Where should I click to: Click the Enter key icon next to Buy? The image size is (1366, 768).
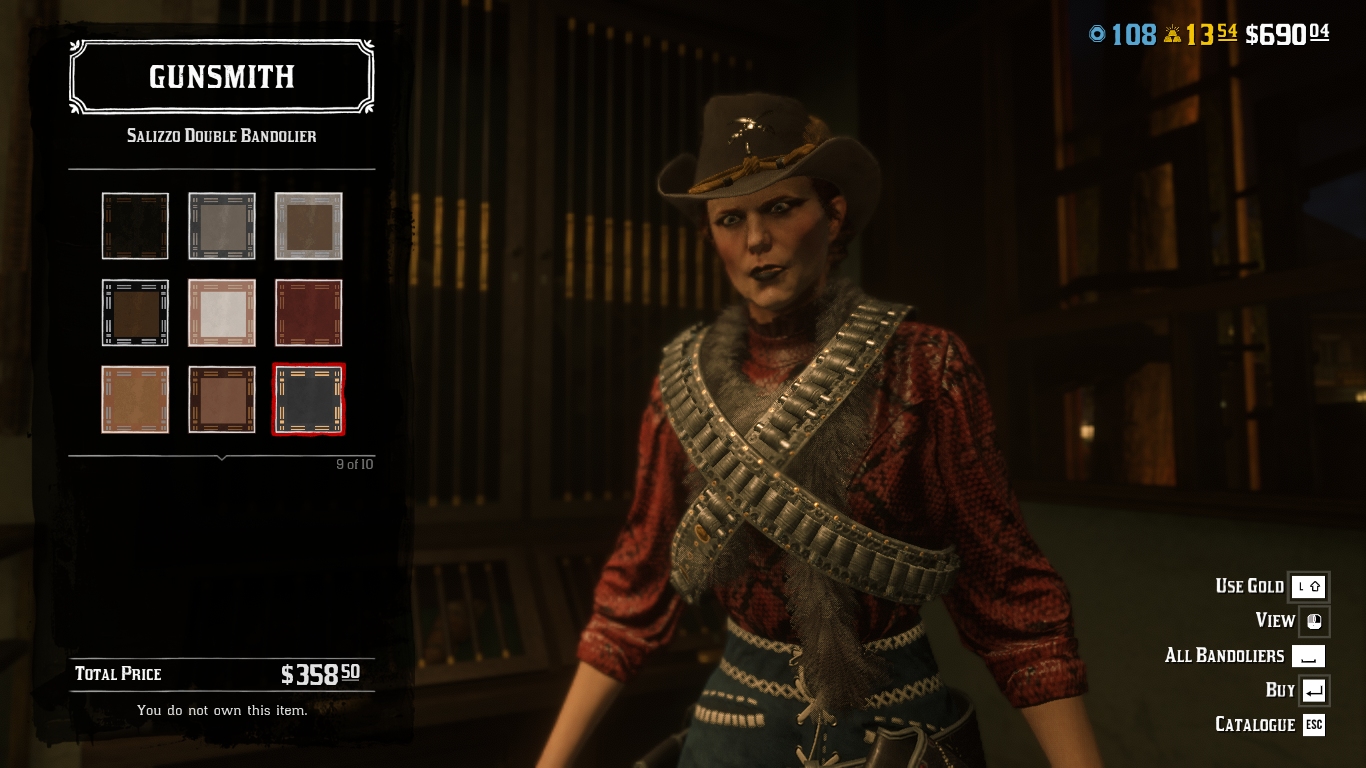1313,690
